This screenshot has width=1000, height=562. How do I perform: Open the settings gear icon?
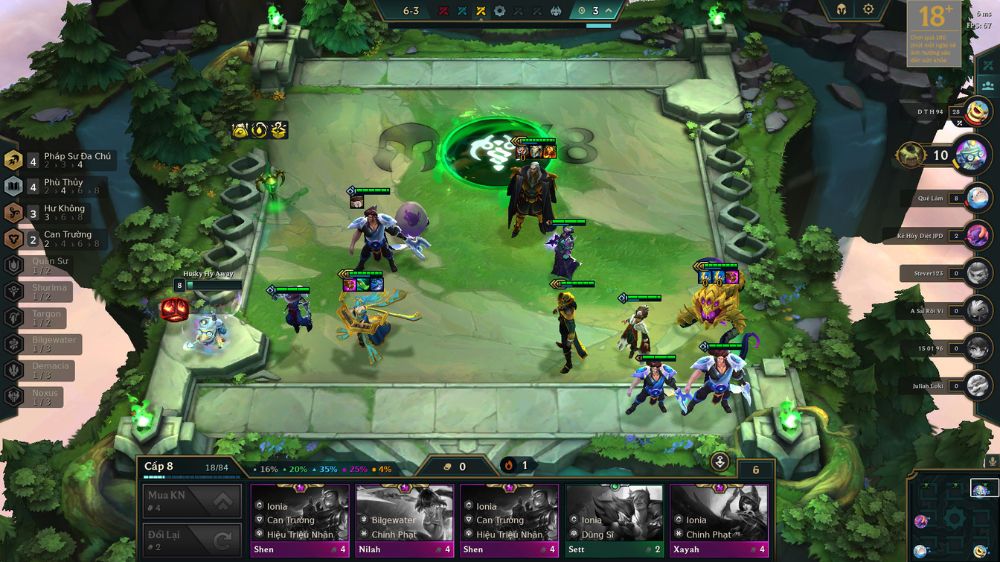[x=868, y=9]
